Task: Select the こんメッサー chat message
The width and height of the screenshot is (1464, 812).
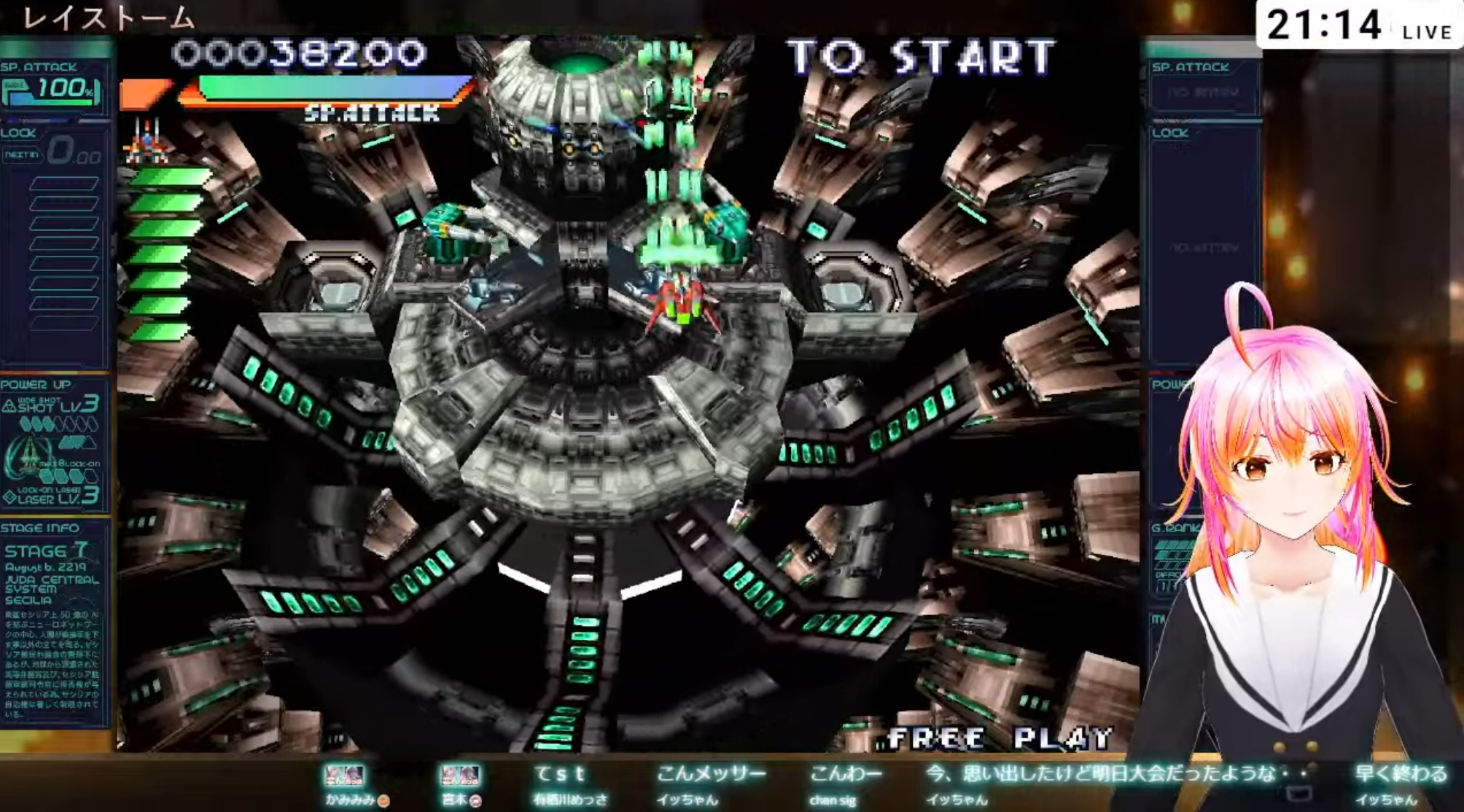Action: [711, 774]
